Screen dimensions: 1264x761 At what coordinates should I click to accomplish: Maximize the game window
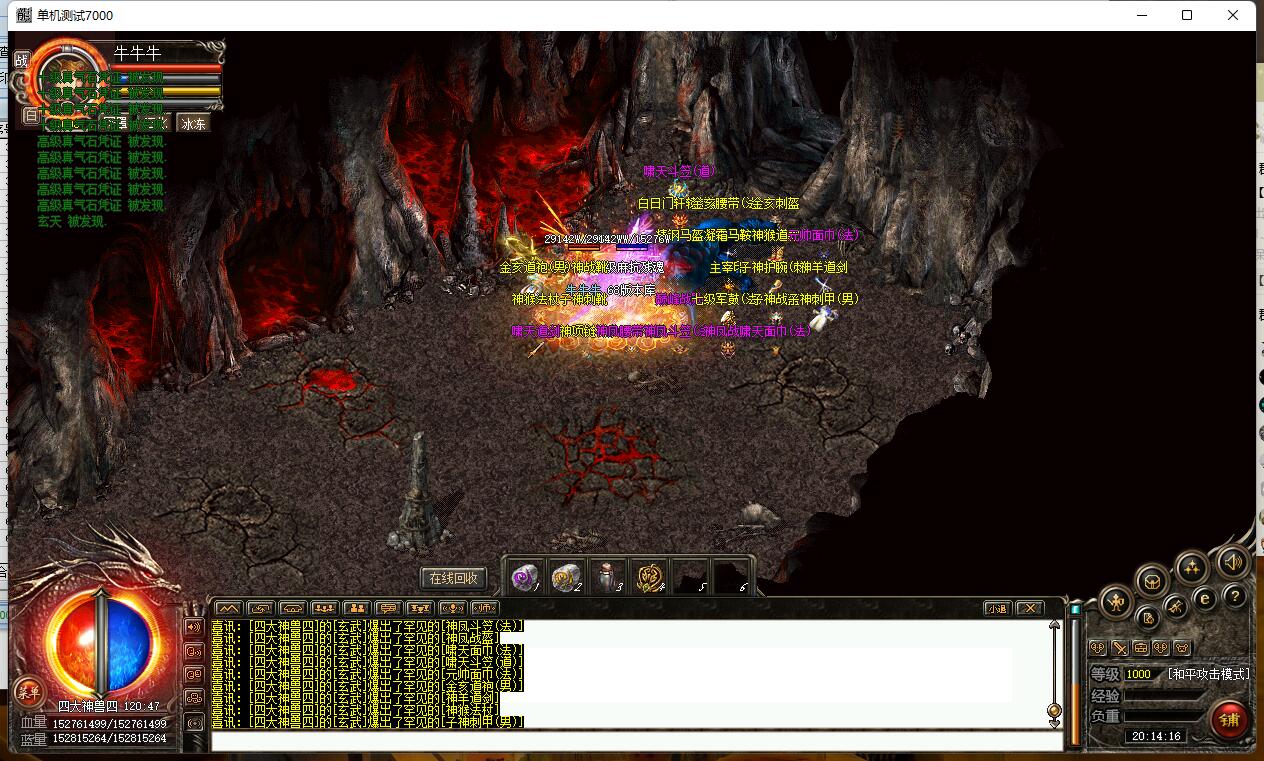pyautogui.click(x=1187, y=15)
